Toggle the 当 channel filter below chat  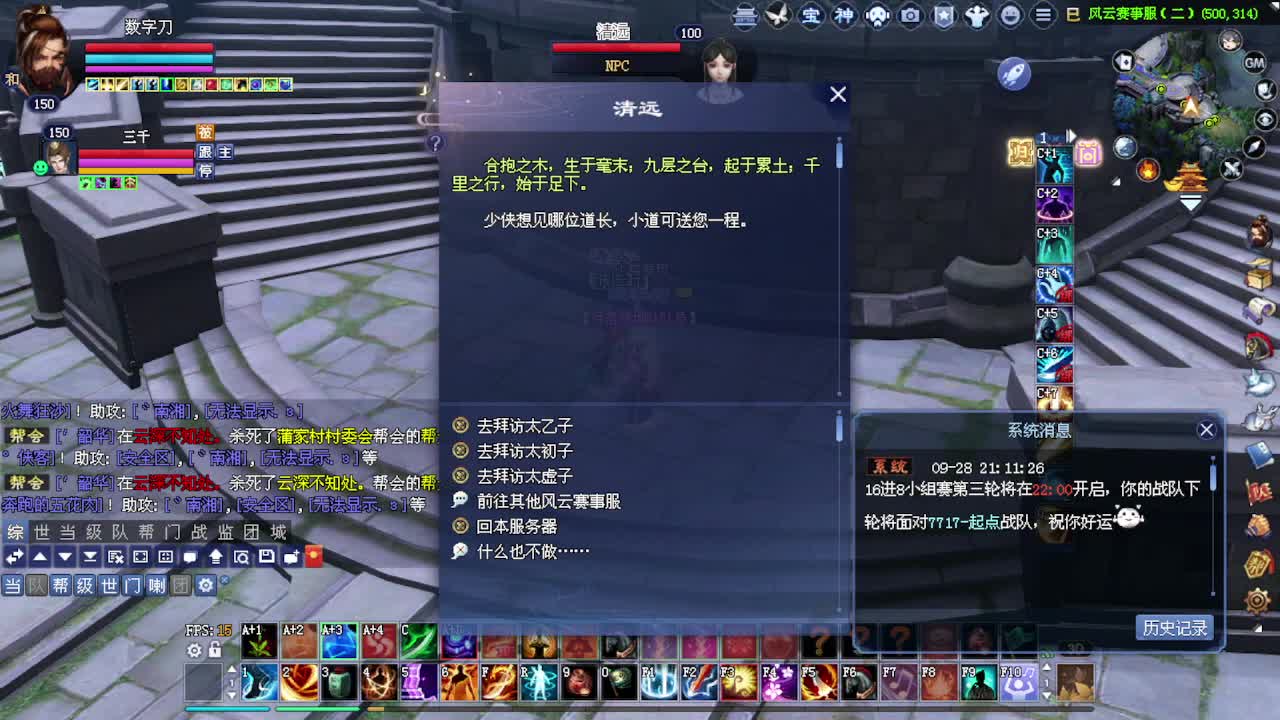(x=14, y=584)
